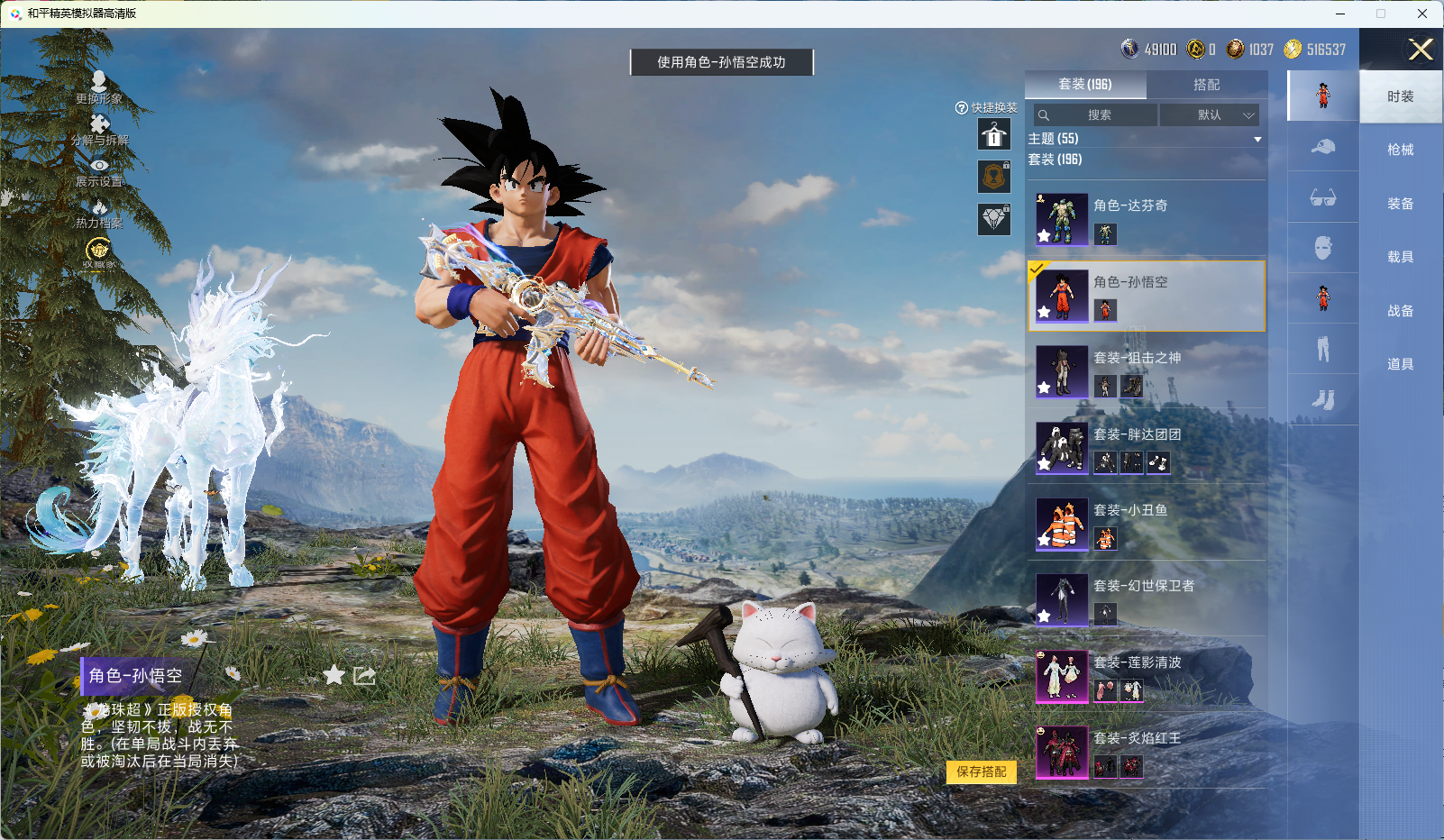1444x840 pixels.
Task: Select the cap headwear slot icon
Action: click(1322, 146)
